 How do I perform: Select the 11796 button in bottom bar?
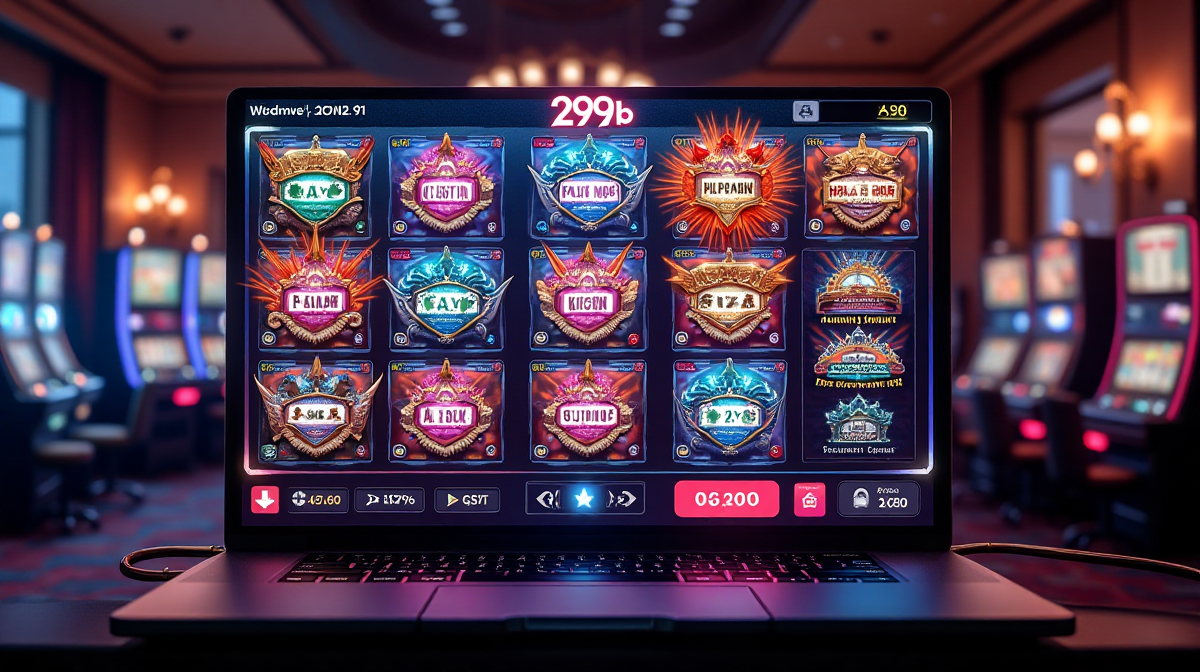pyautogui.click(x=391, y=499)
